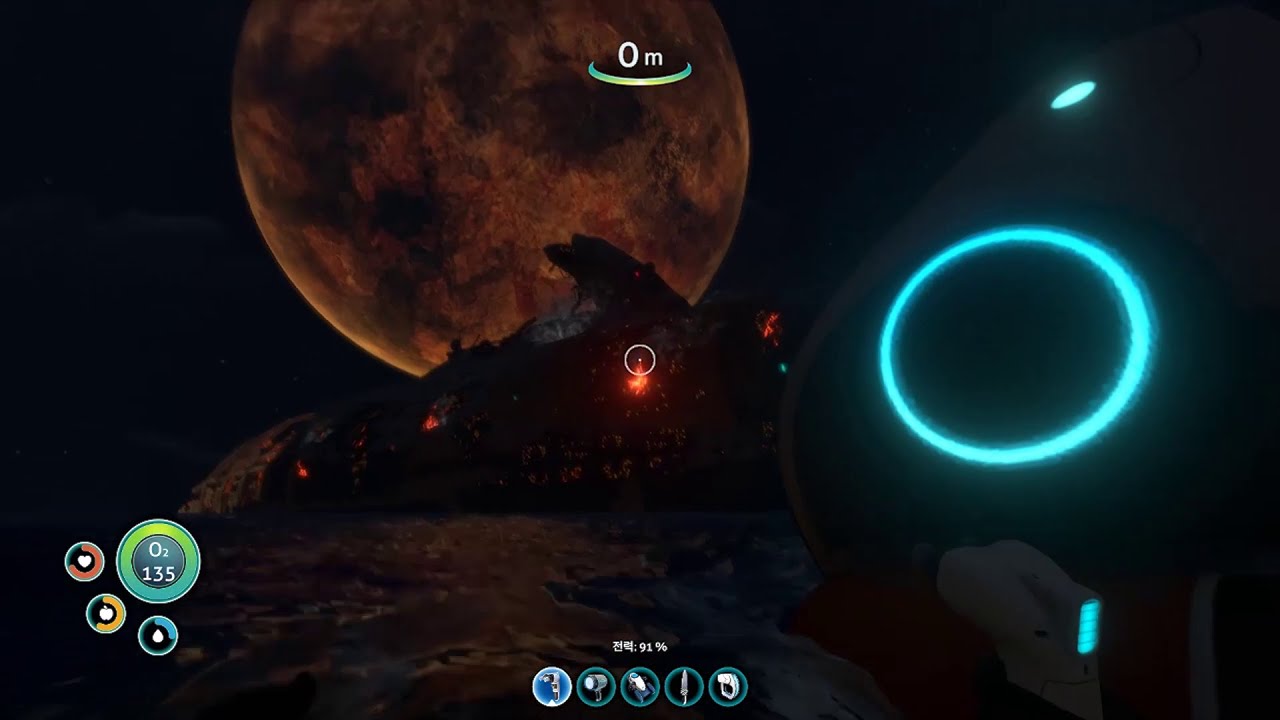The height and width of the screenshot is (720, 1280).
Task: Equip the flashlight from the hotbar
Action: (x=596, y=687)
